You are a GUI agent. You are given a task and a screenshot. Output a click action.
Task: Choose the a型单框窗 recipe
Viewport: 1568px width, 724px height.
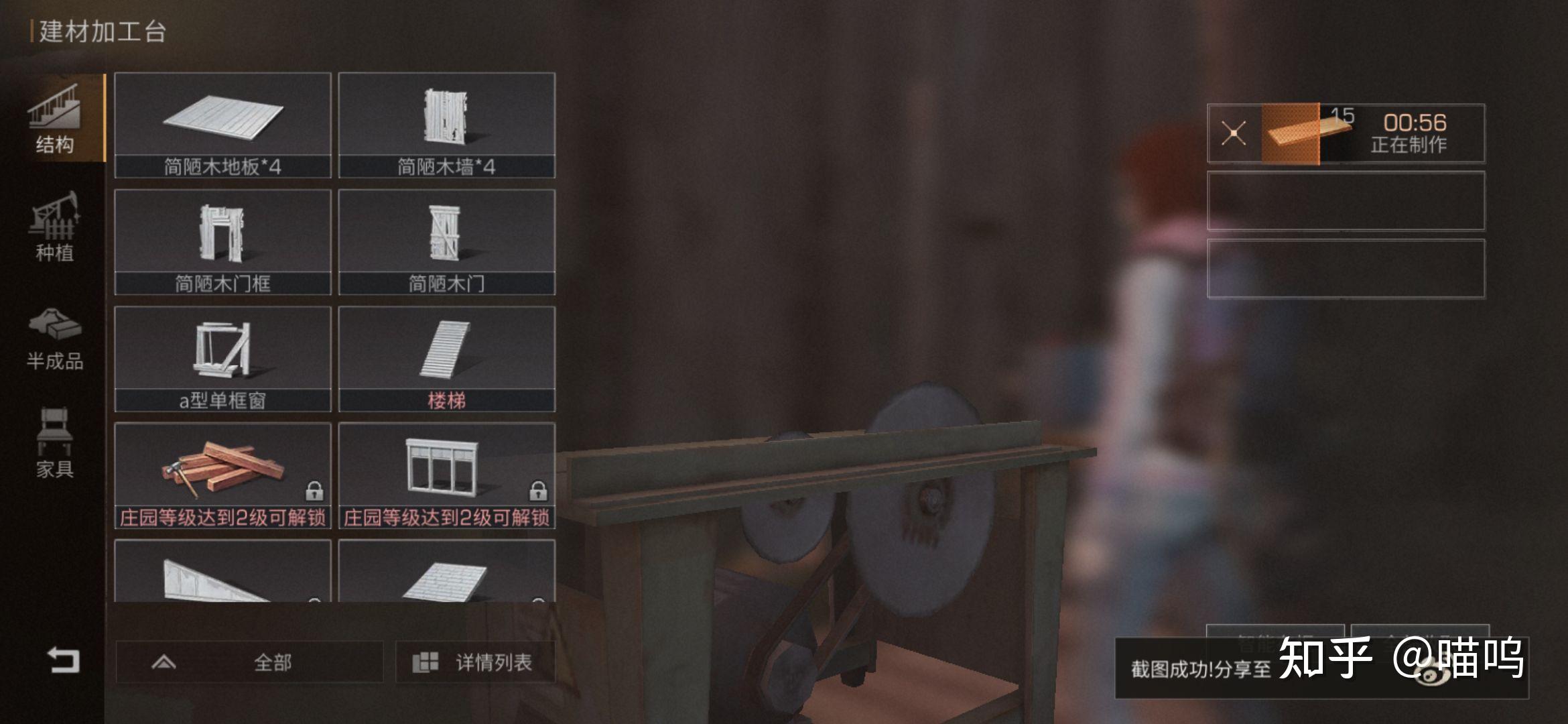(x=222, y=359)
